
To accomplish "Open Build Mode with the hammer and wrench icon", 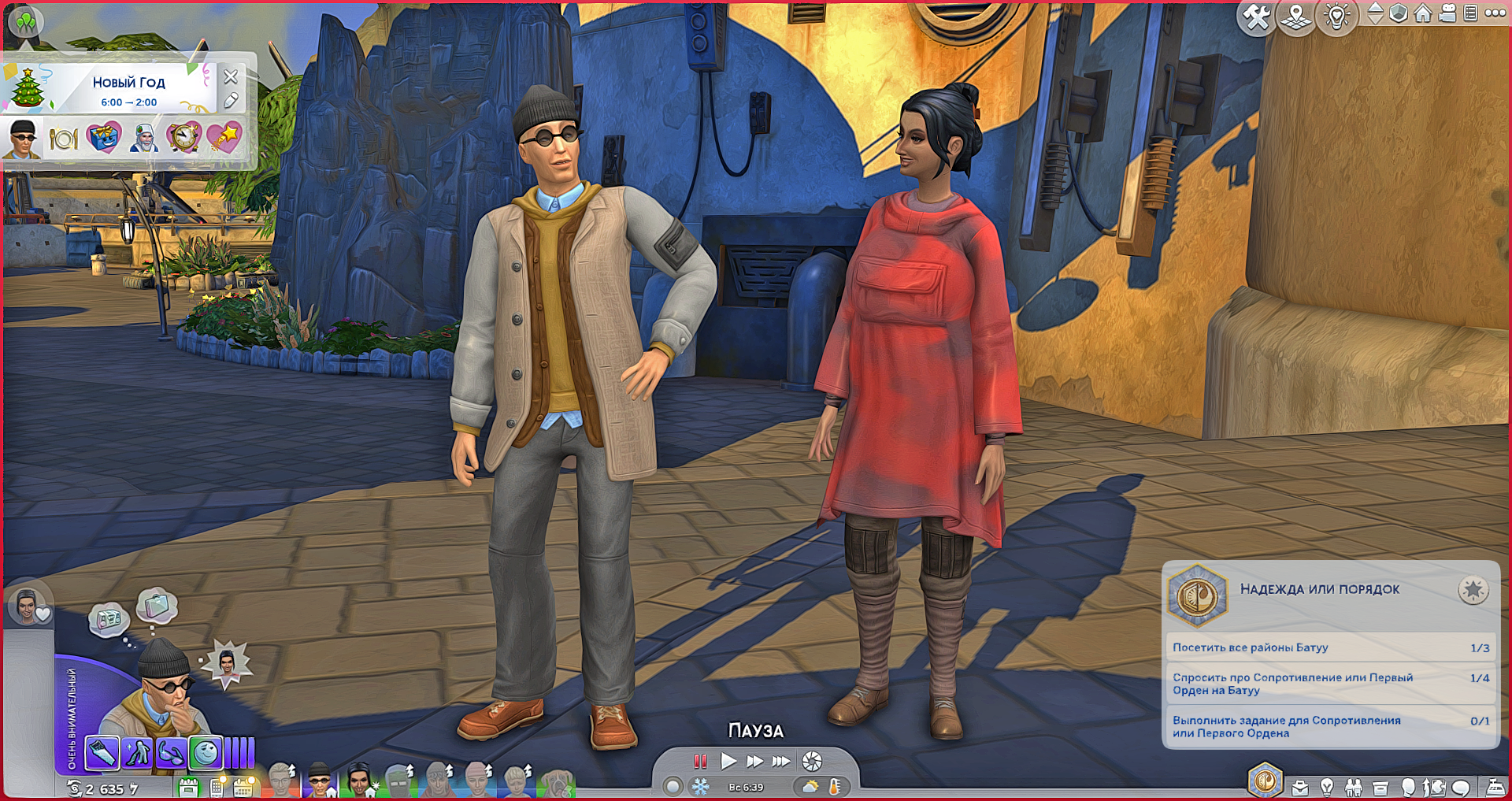I will coord(1256,17).
